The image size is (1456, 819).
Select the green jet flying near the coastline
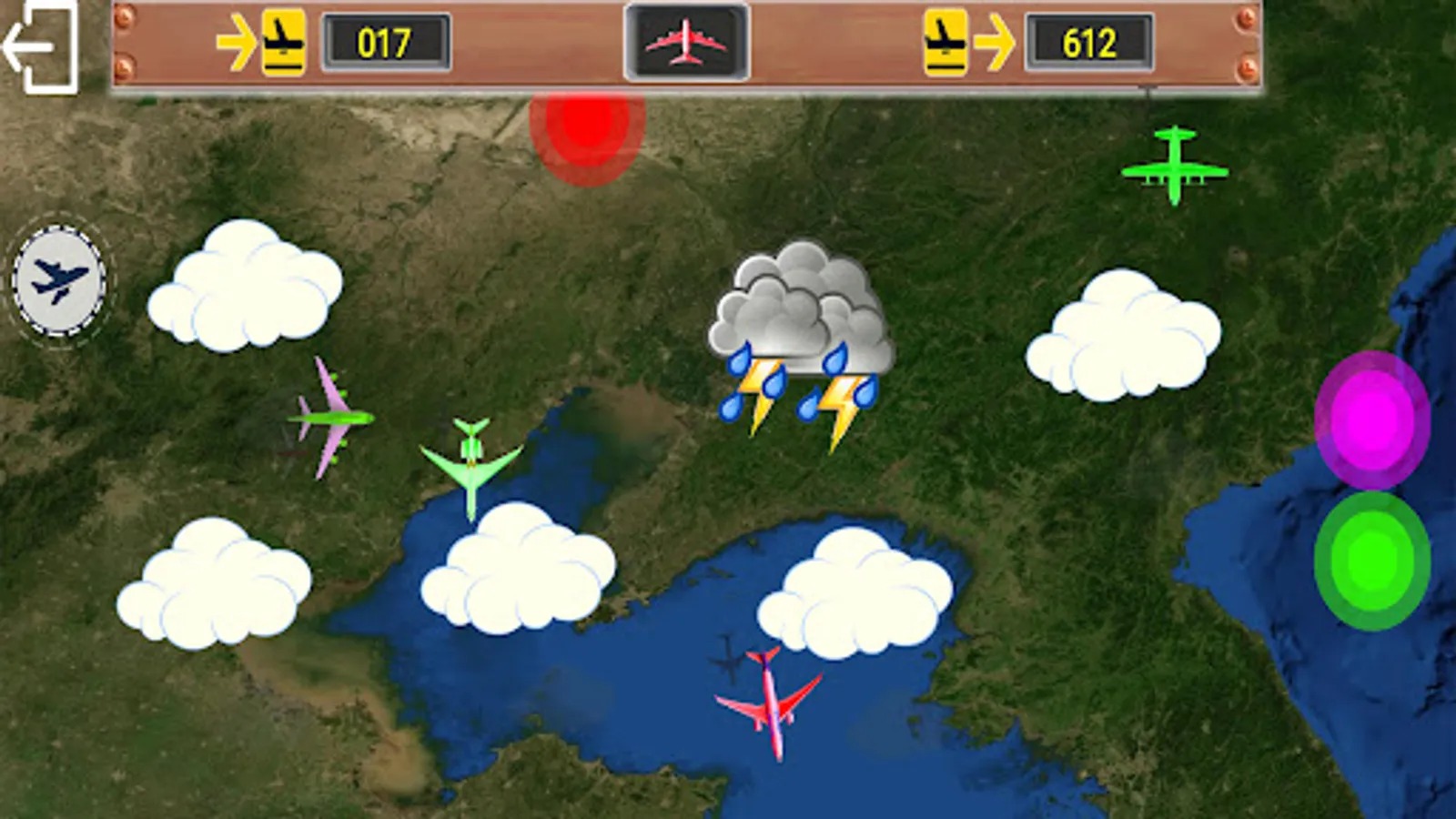470,464
